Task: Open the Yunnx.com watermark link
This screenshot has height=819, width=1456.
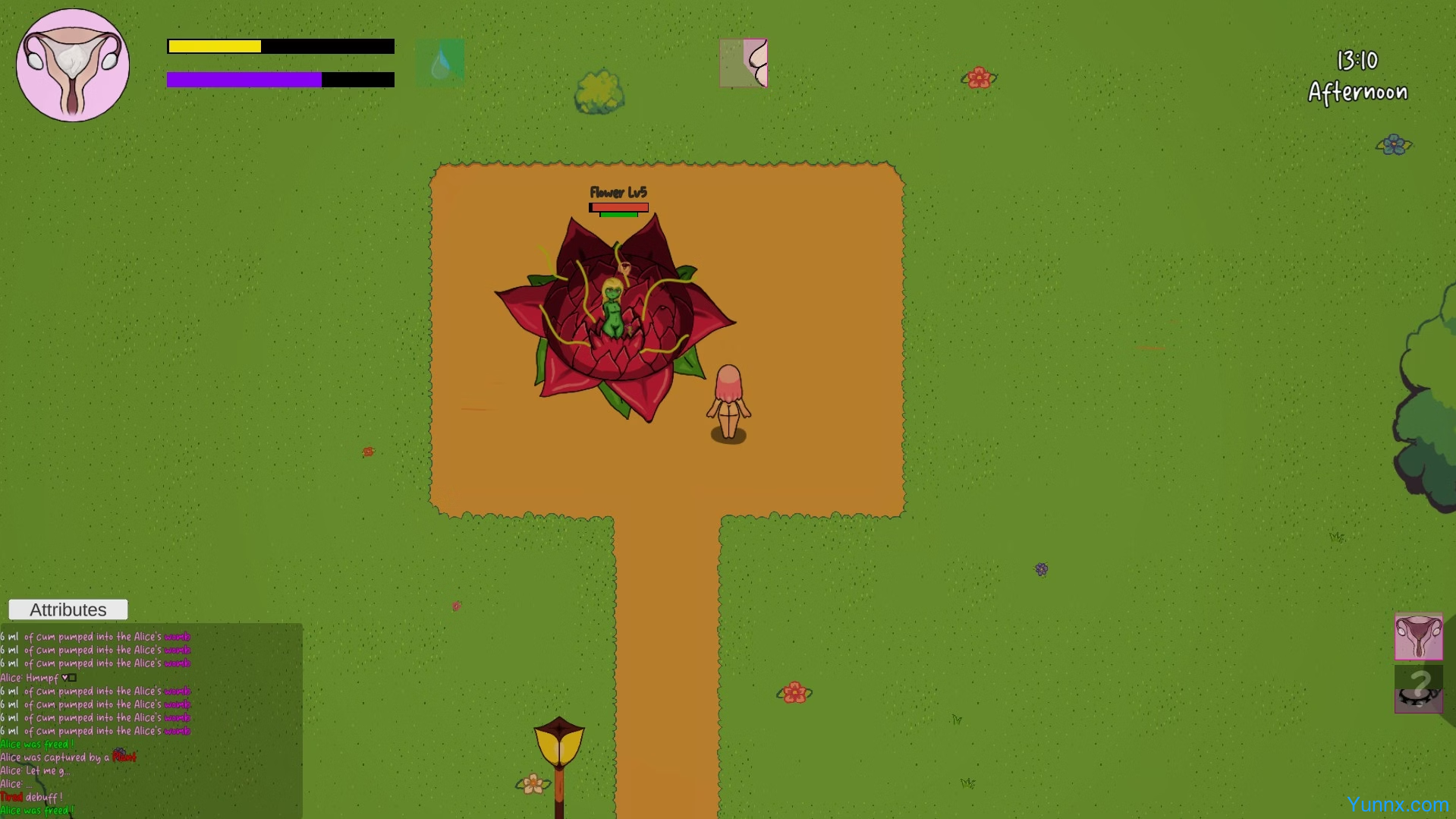Action: click(1398, 805)
